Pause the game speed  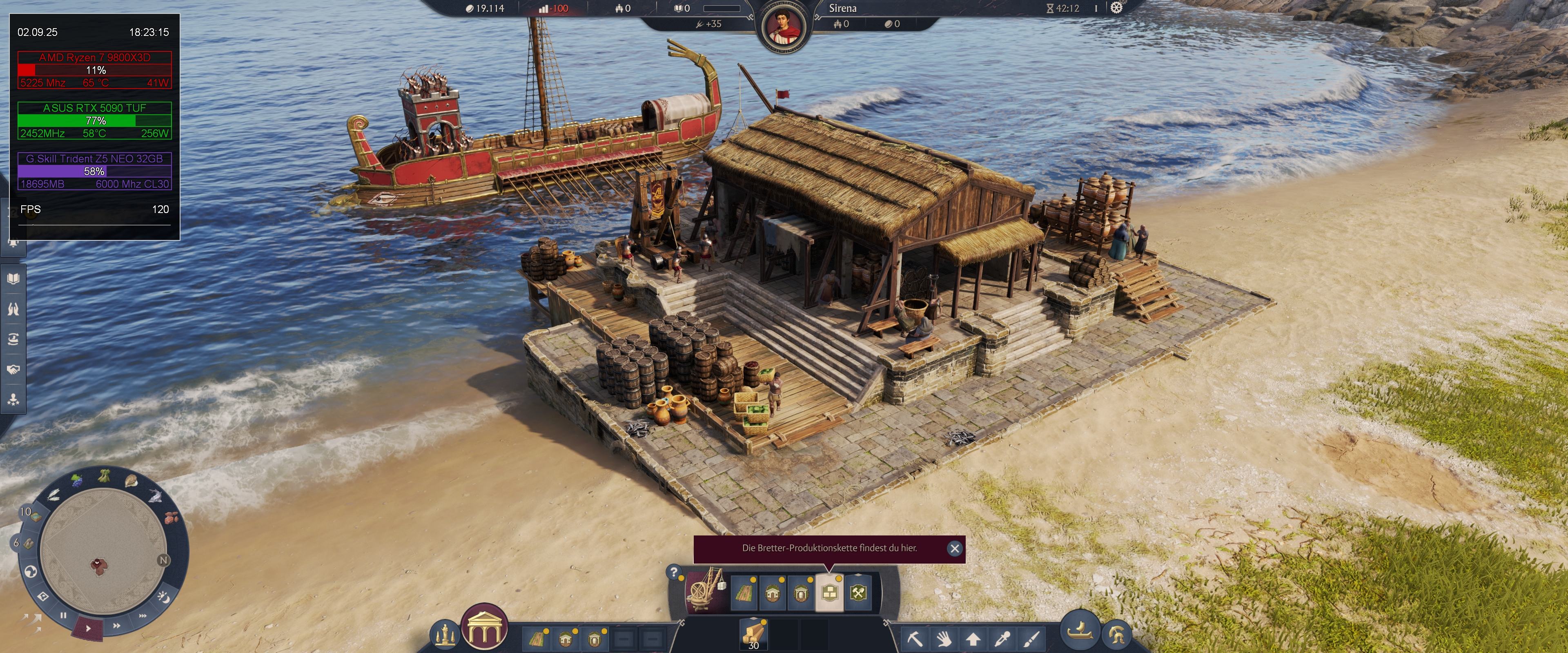[63, 616]
